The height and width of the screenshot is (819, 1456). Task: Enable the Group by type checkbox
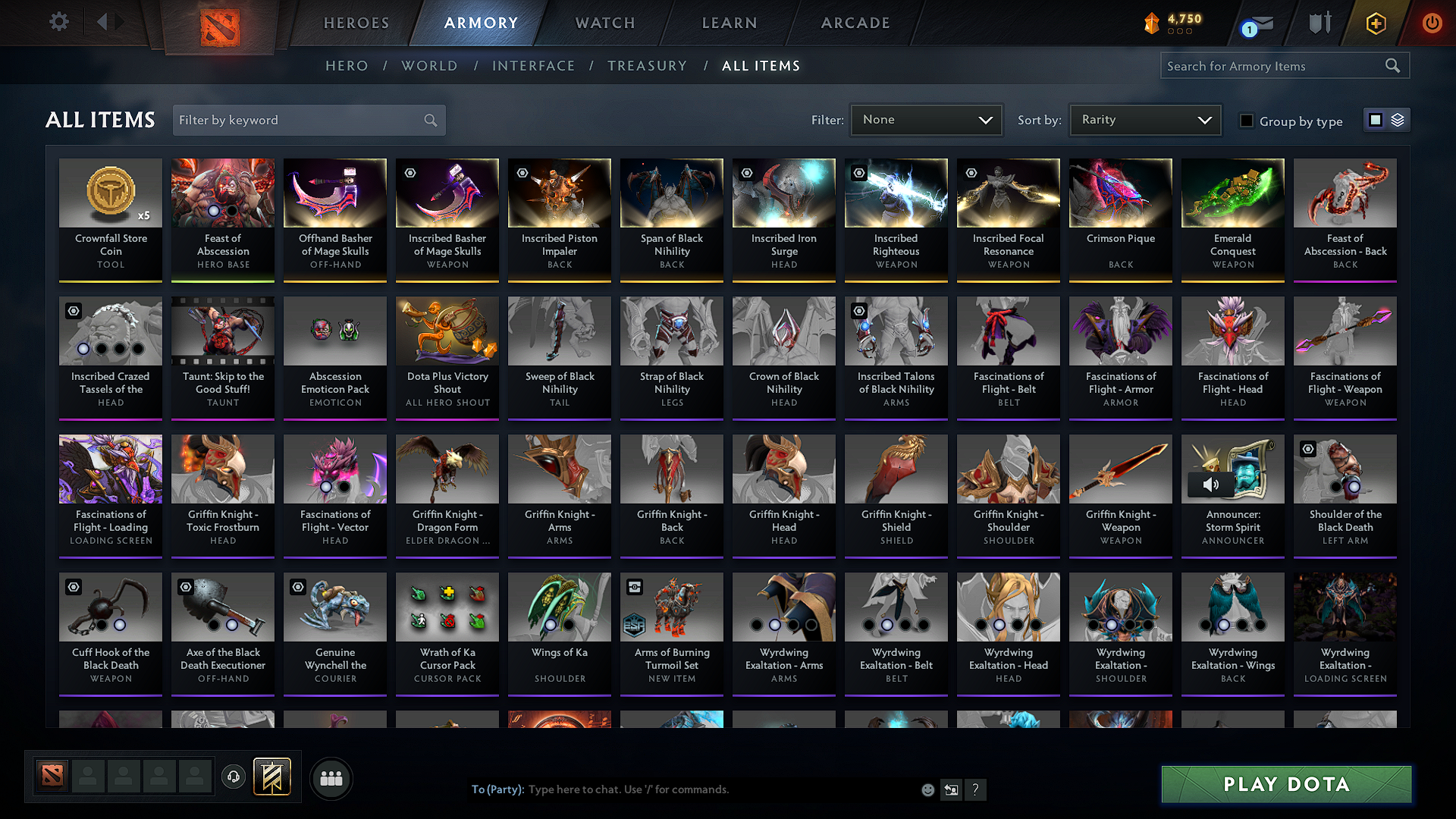pos(1247,120)
